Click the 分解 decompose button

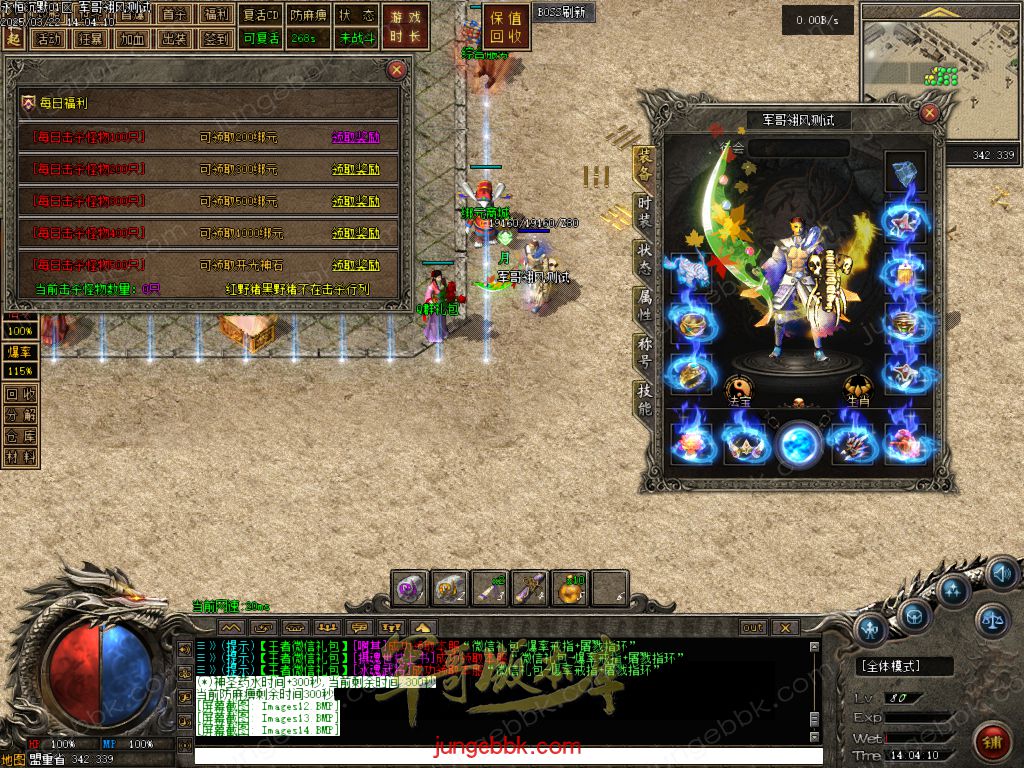pyautogui.click(x=21, y=415)
